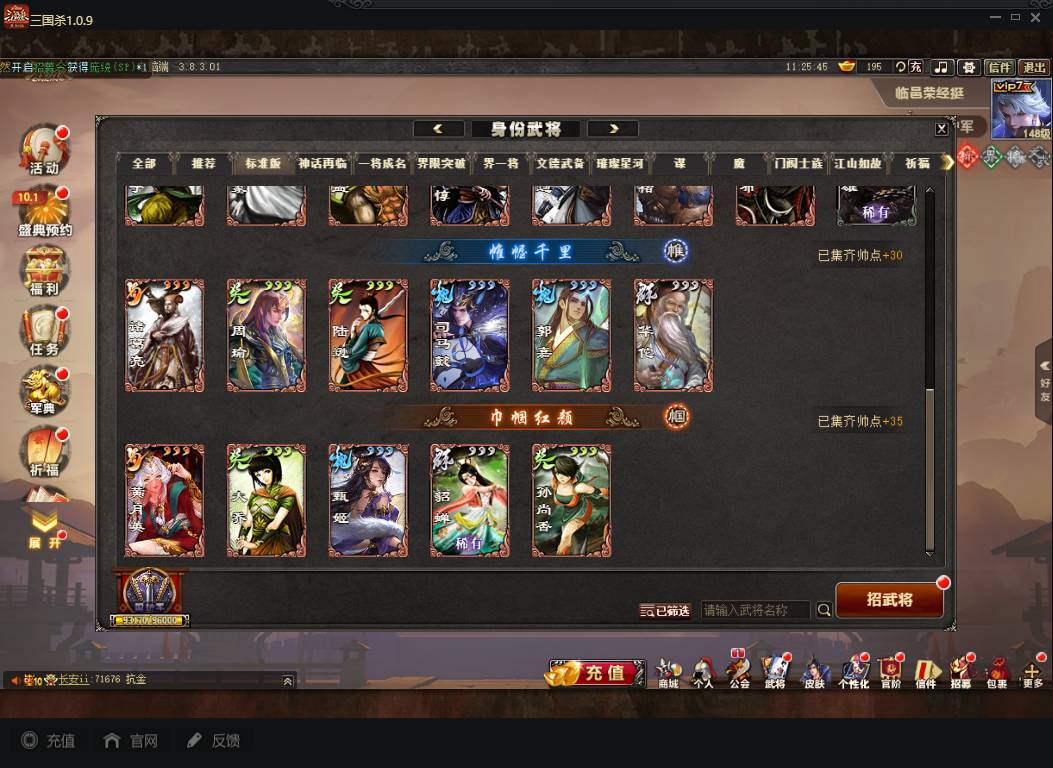
Task: Select the 周瑜 general card
Action: pyautogui.click(x=266, y=335)
